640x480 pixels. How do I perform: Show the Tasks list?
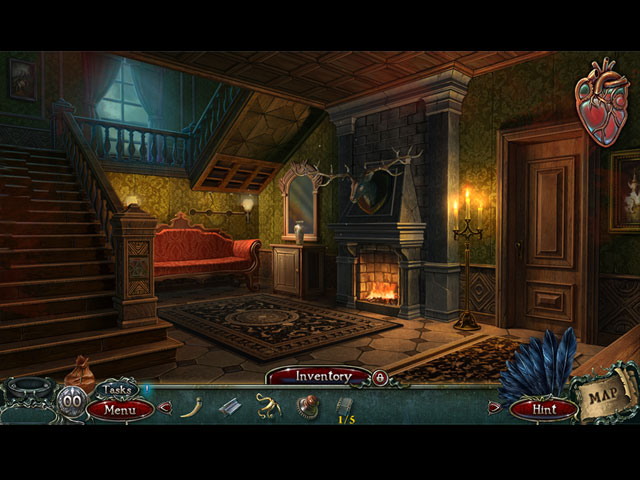click(118, 388)
